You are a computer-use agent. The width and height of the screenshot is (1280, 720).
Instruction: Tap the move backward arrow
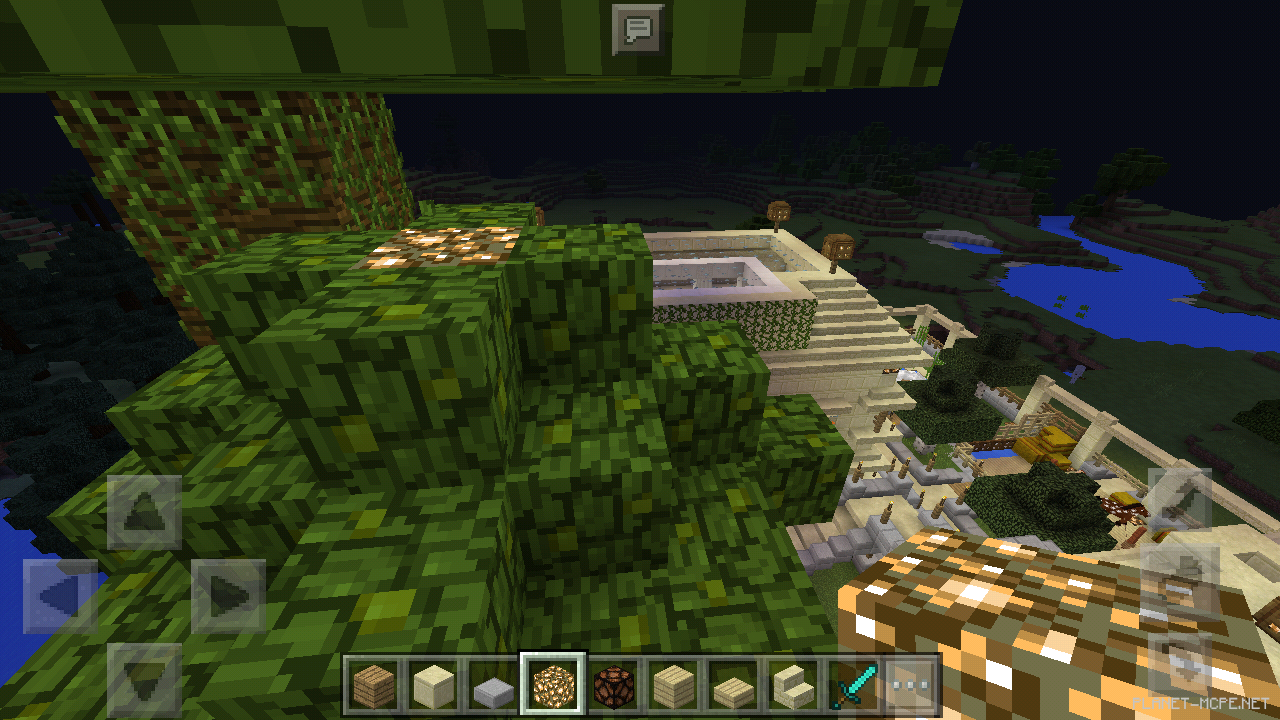(x=144, y=678)
